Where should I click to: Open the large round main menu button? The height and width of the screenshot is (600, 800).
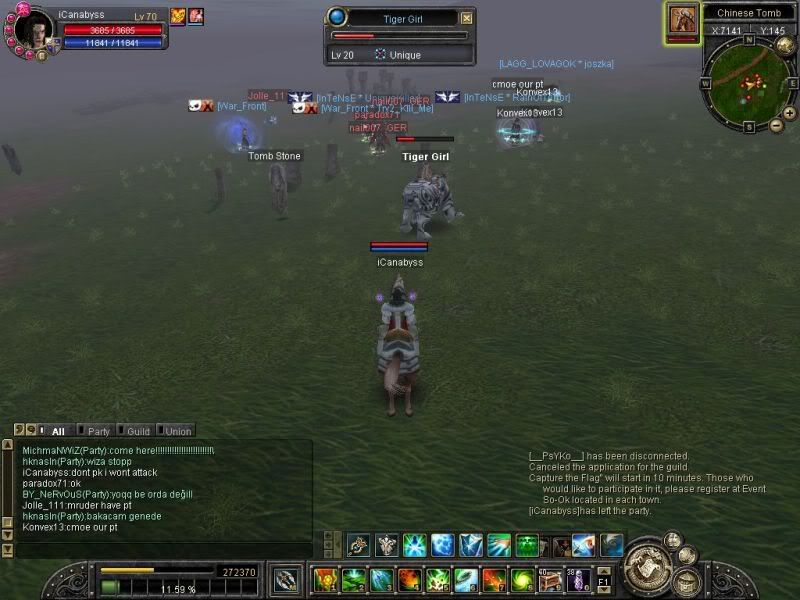[650, 572]
